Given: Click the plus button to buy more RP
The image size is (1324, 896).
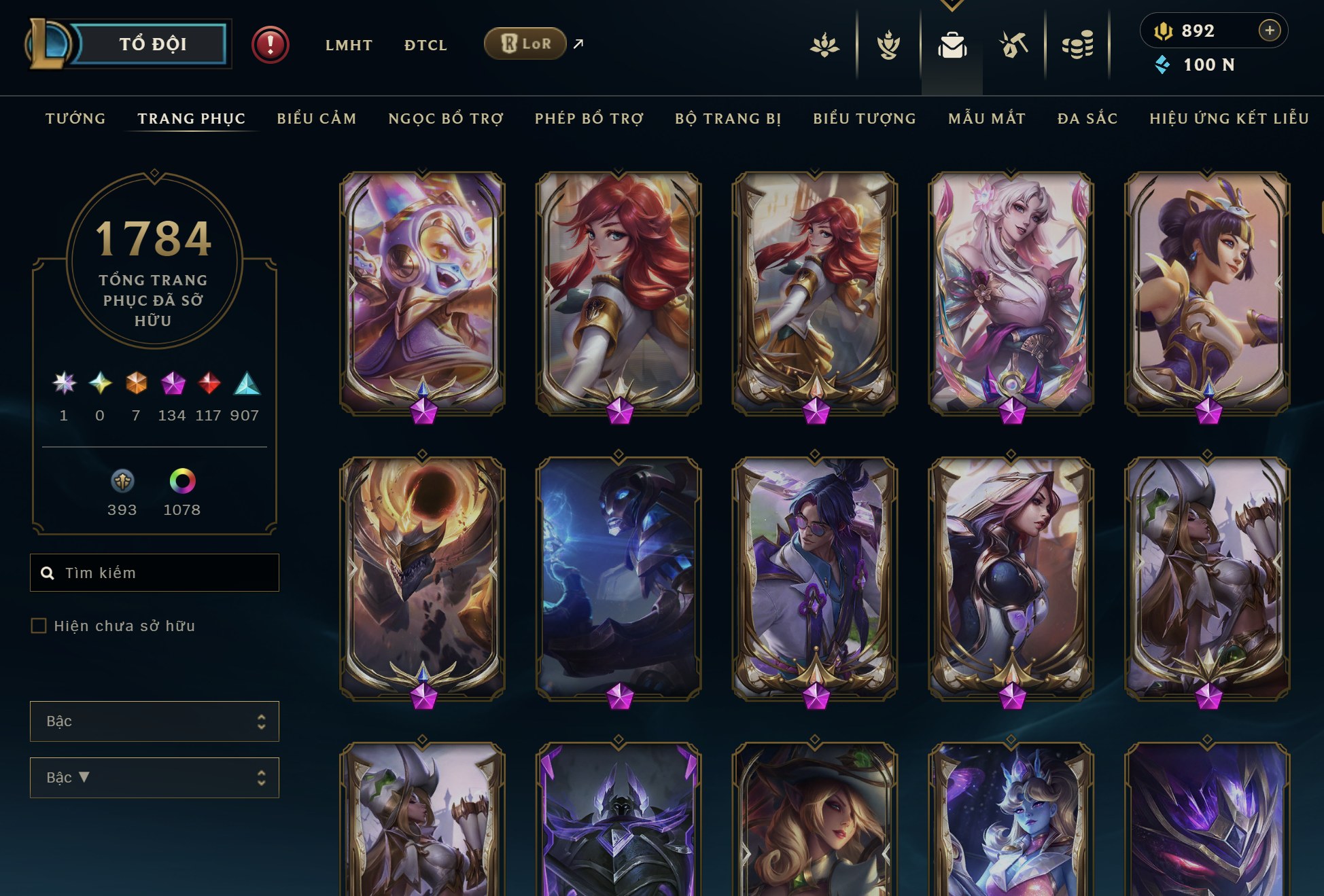Looking at the screenshot, I should point(1268,31).
